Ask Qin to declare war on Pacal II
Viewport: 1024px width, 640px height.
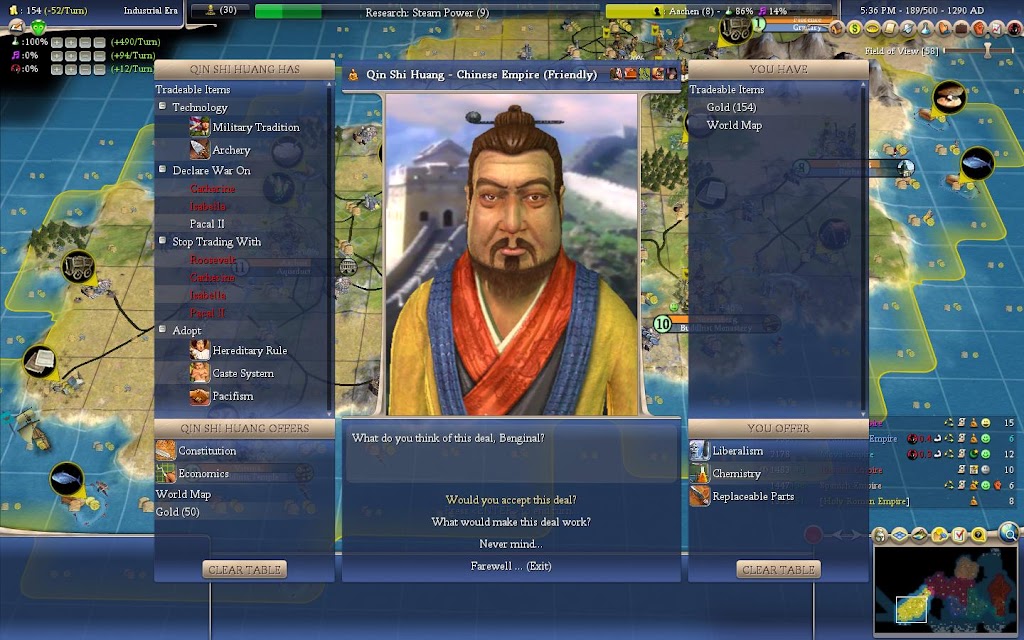tap(207, 224)
